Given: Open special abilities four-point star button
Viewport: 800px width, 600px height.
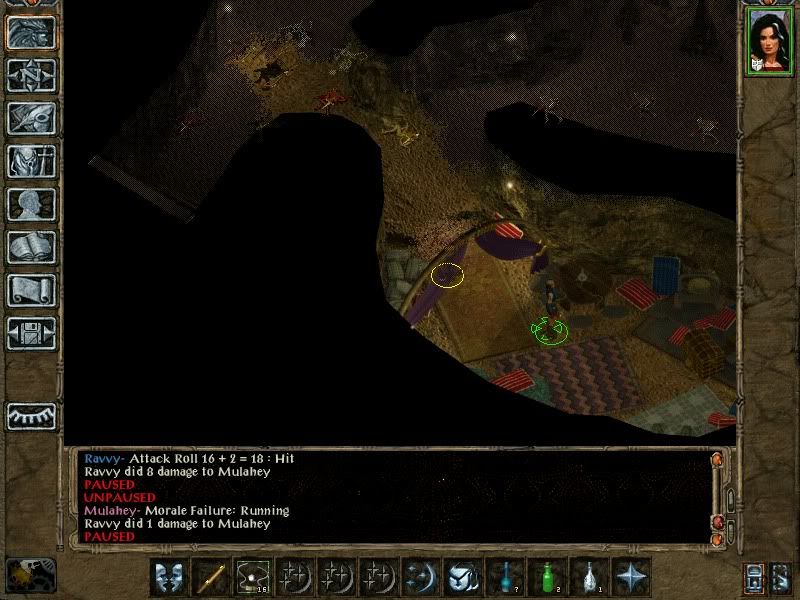Looking at the screenshot, I should [x=632, y=577].
